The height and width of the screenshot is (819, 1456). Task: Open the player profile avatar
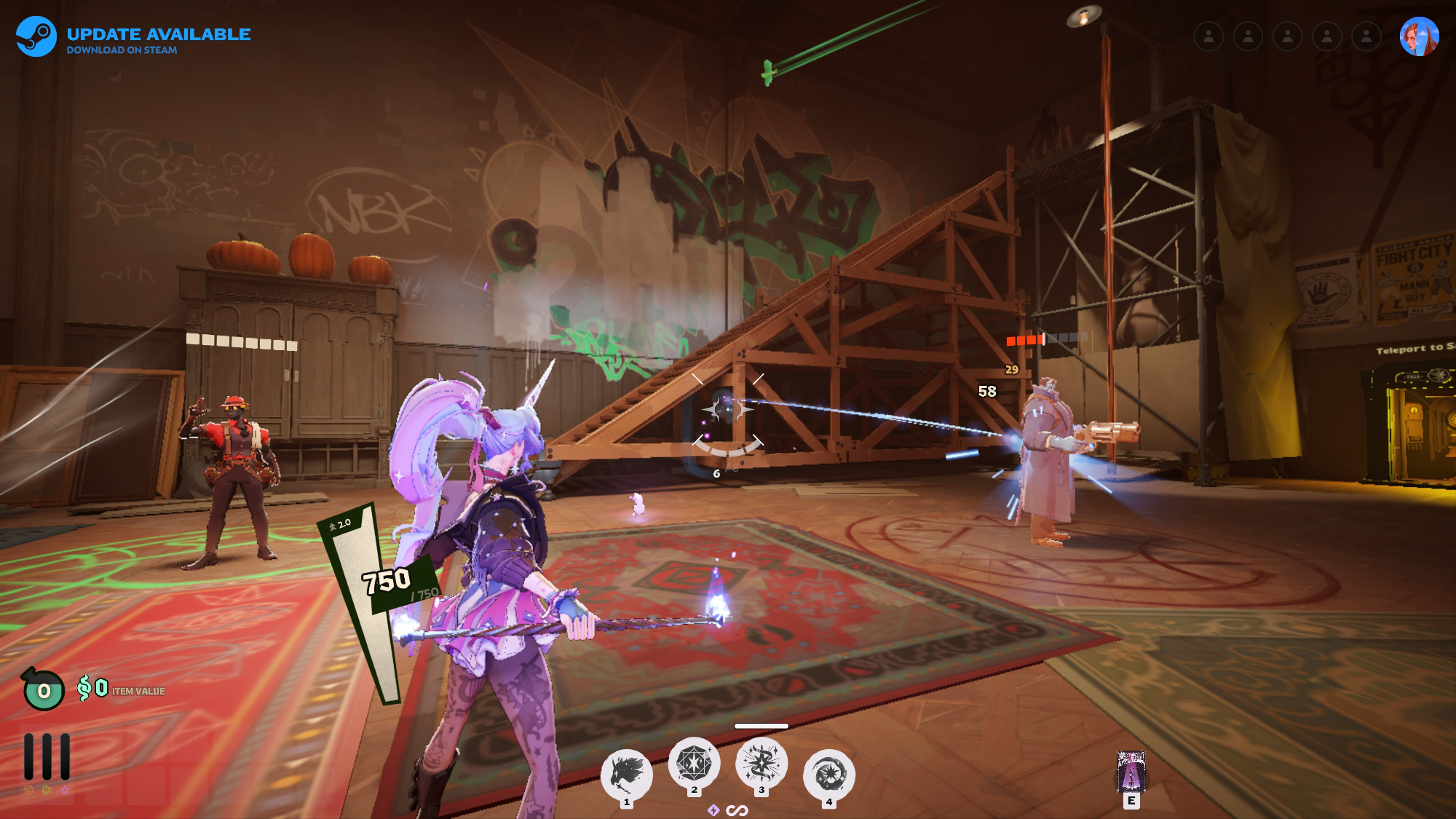[x=1419, y=36]
